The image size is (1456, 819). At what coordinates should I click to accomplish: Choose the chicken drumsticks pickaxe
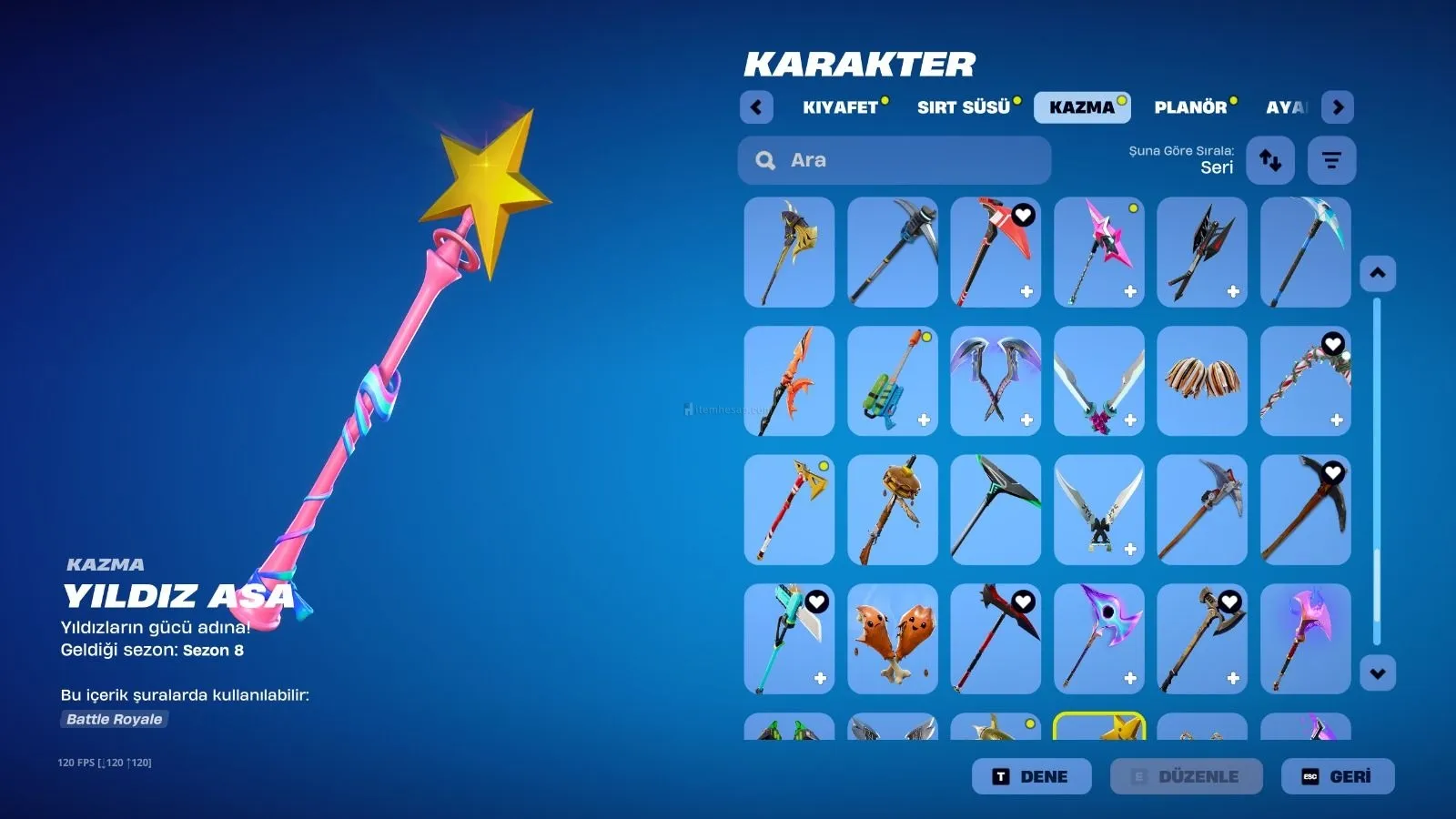892,639
